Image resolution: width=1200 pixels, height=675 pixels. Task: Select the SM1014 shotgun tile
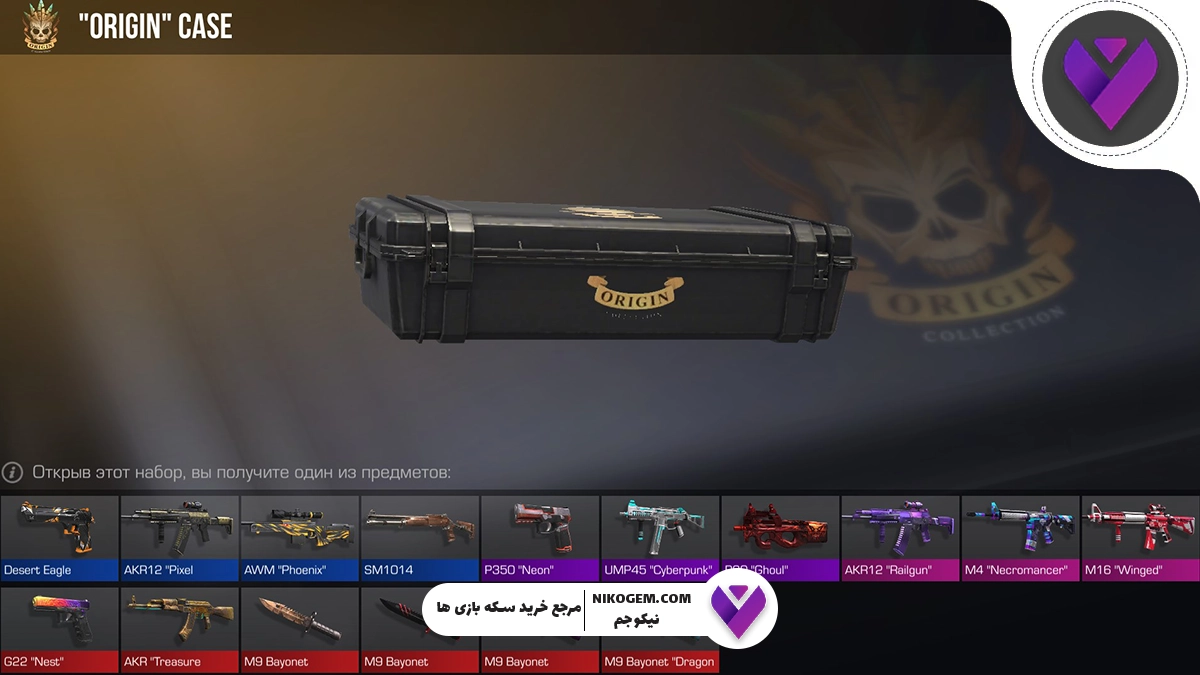[419, 537]
